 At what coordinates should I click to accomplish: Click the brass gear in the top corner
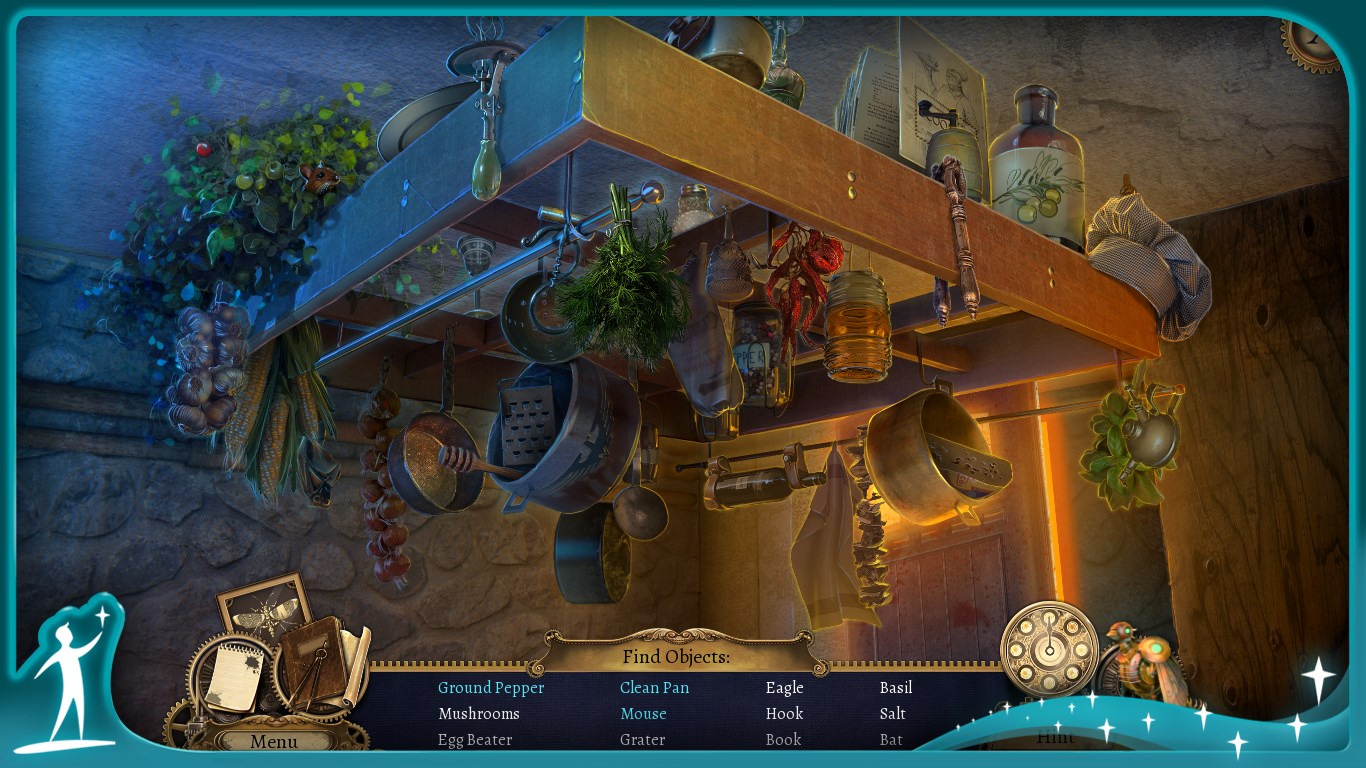click(1313, 43)
